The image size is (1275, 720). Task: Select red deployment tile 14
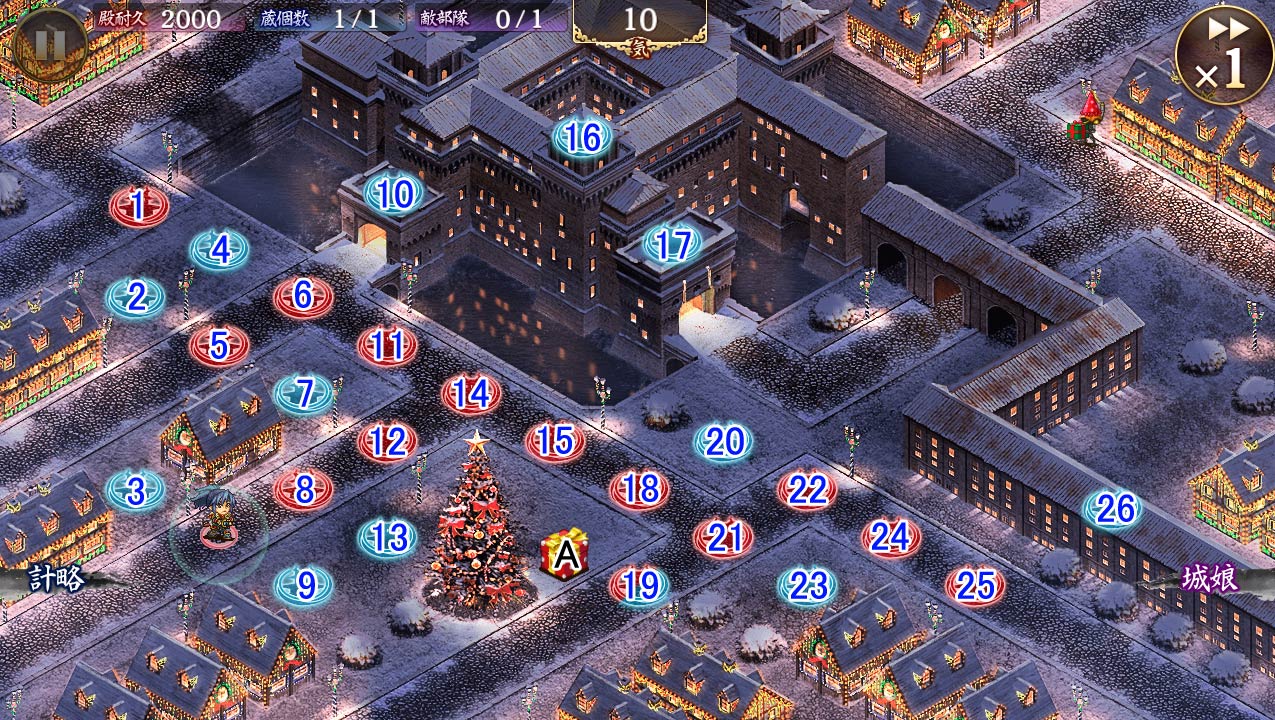[471, 394]
